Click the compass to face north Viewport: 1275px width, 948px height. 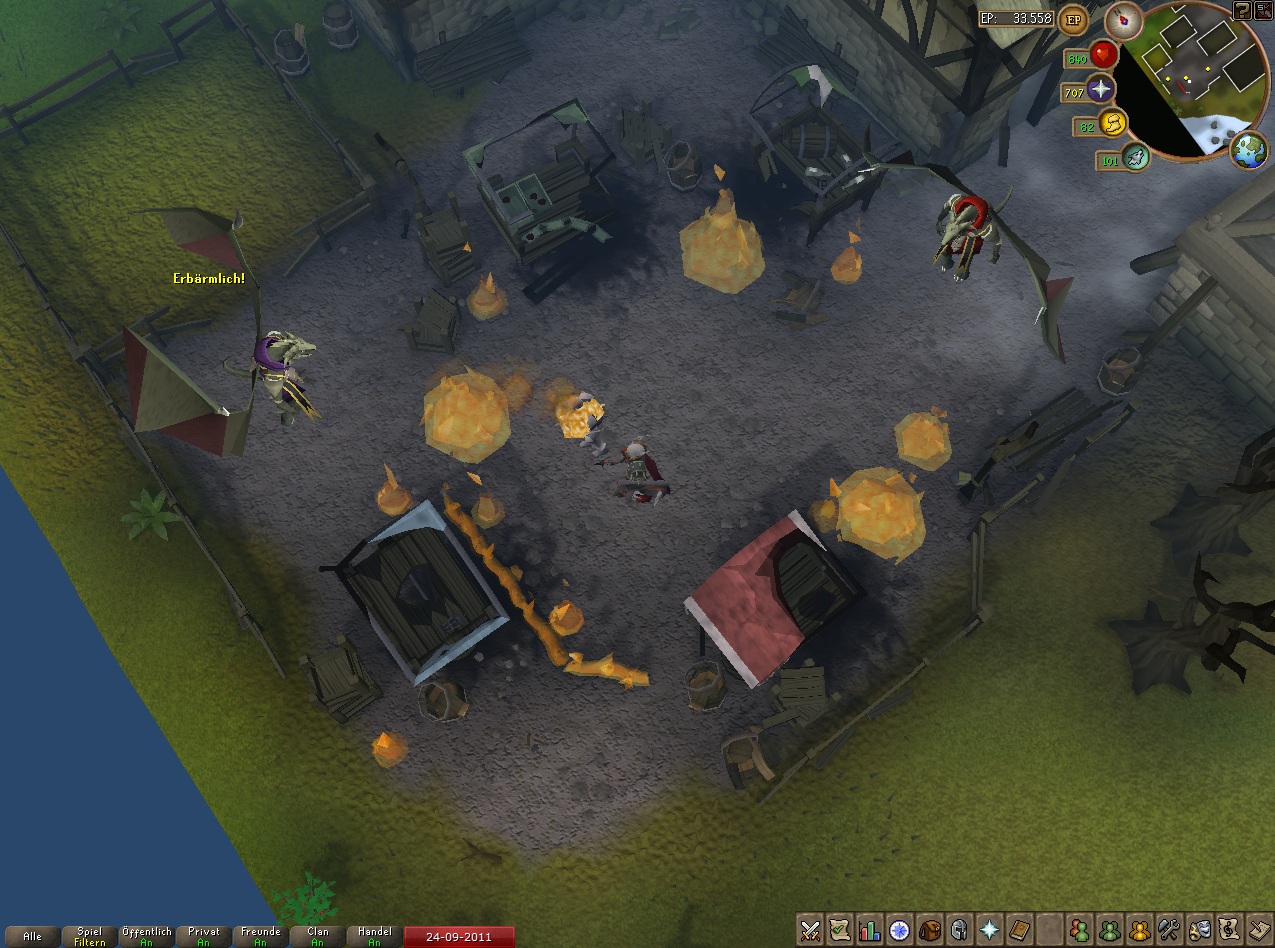coord(1123,21)
